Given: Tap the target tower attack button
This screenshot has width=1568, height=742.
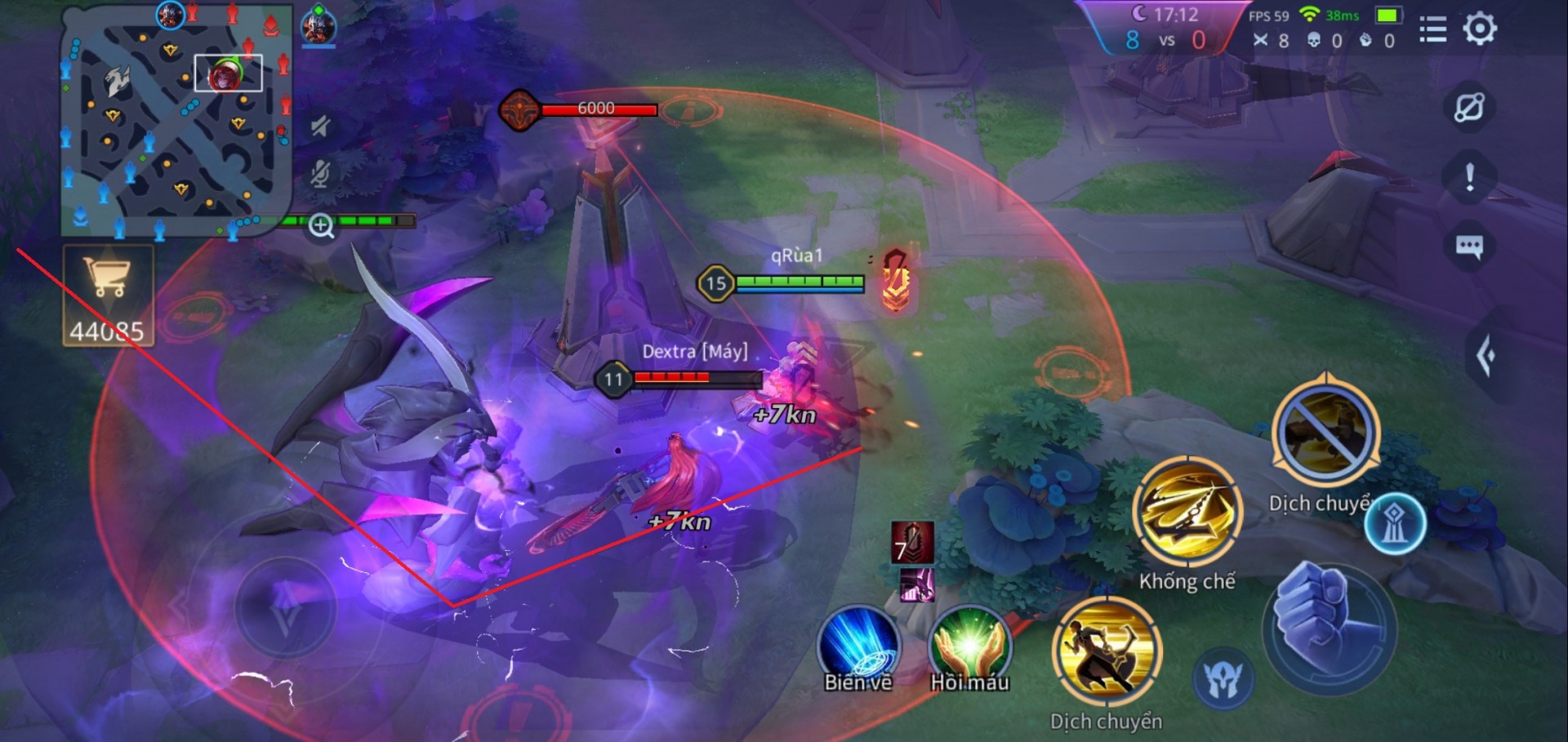Looking at the screenshot, I should point(1394,525).
